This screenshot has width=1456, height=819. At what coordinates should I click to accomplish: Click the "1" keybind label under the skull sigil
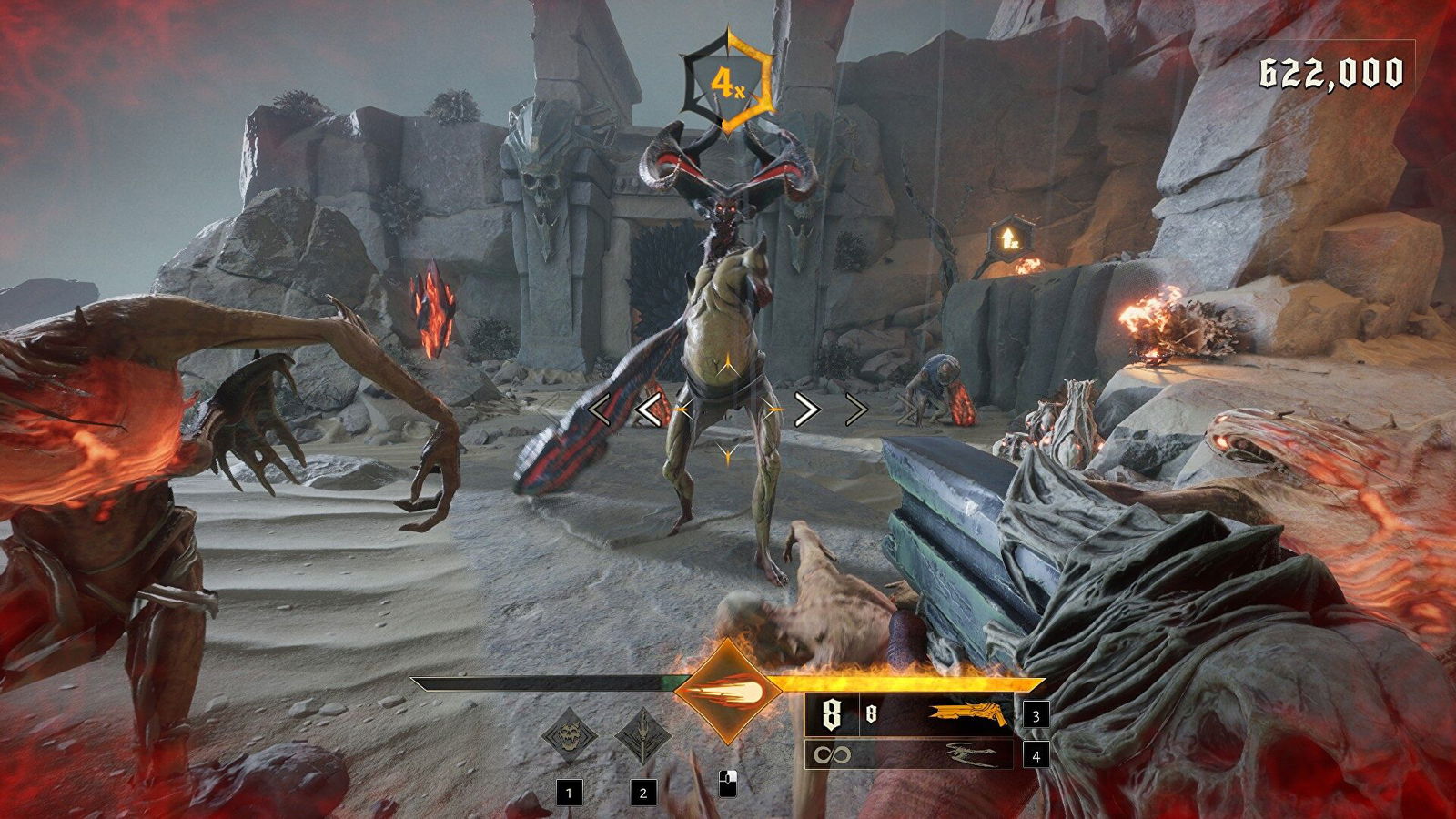569,794
